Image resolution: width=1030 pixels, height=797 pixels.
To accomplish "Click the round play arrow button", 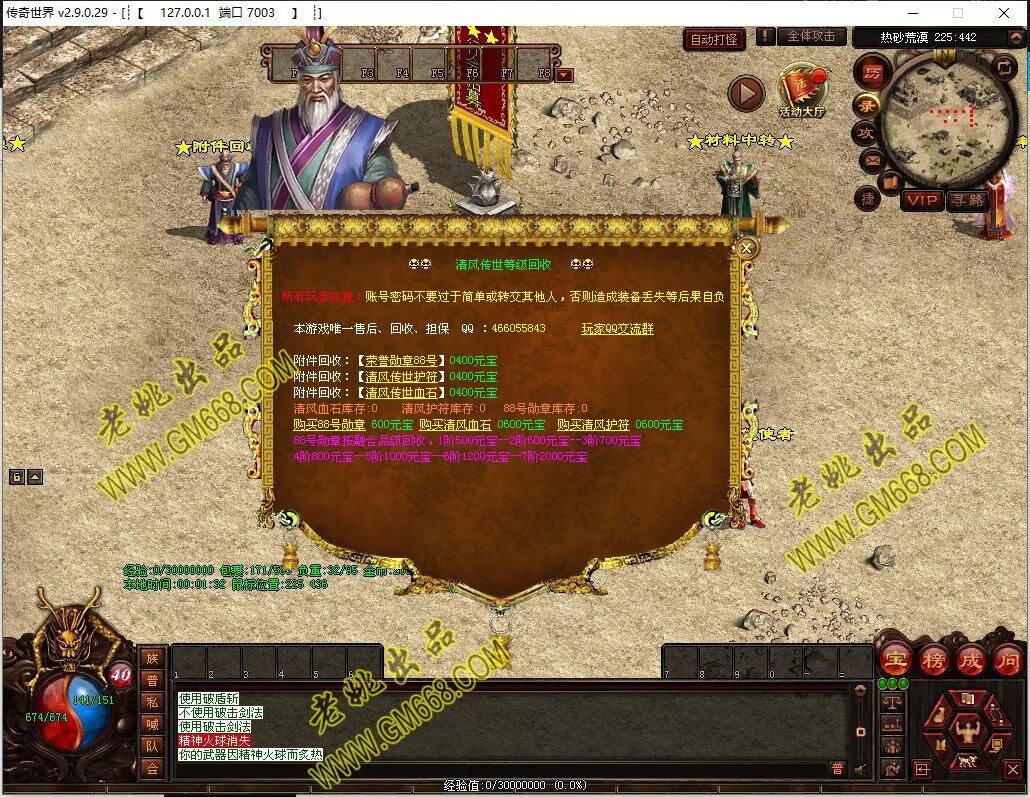I will (x=745, y=93).
